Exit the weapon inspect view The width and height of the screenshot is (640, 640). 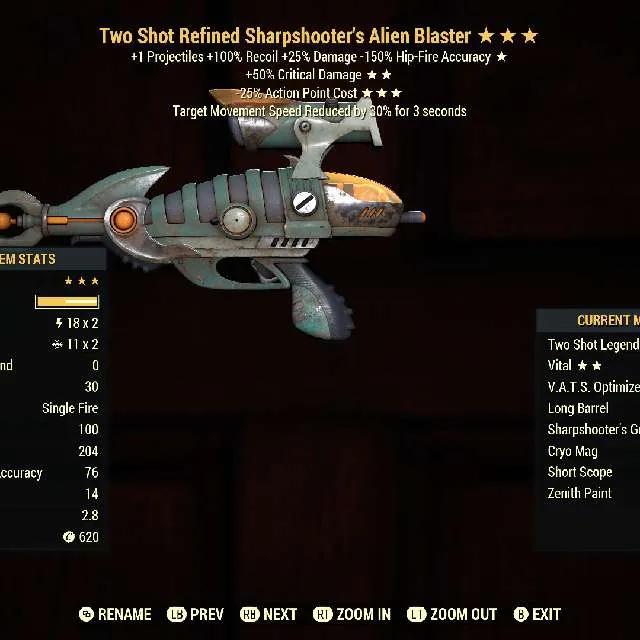tap(537, 614)
